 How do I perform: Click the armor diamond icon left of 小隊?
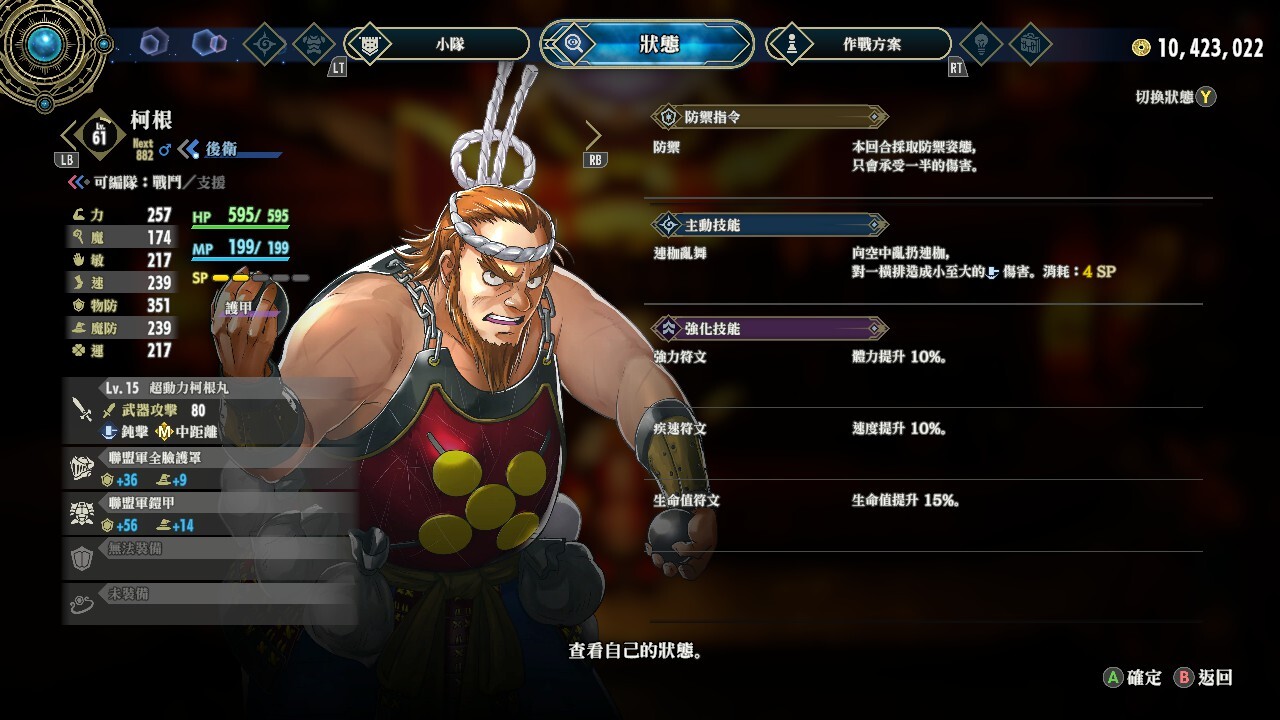pyautogui.click(x=316, y=44)
